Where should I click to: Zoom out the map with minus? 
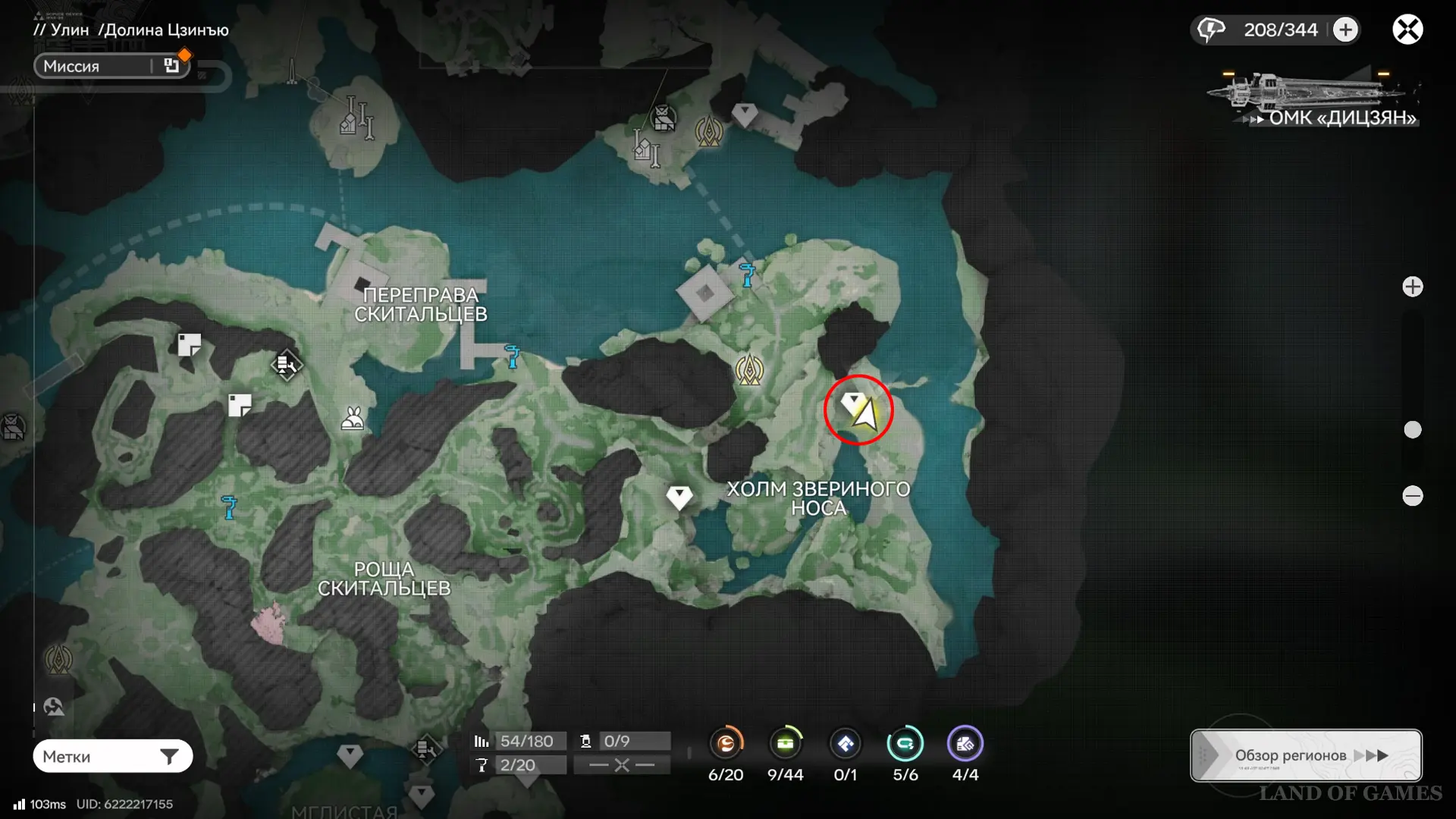[x=1412, y=496]
